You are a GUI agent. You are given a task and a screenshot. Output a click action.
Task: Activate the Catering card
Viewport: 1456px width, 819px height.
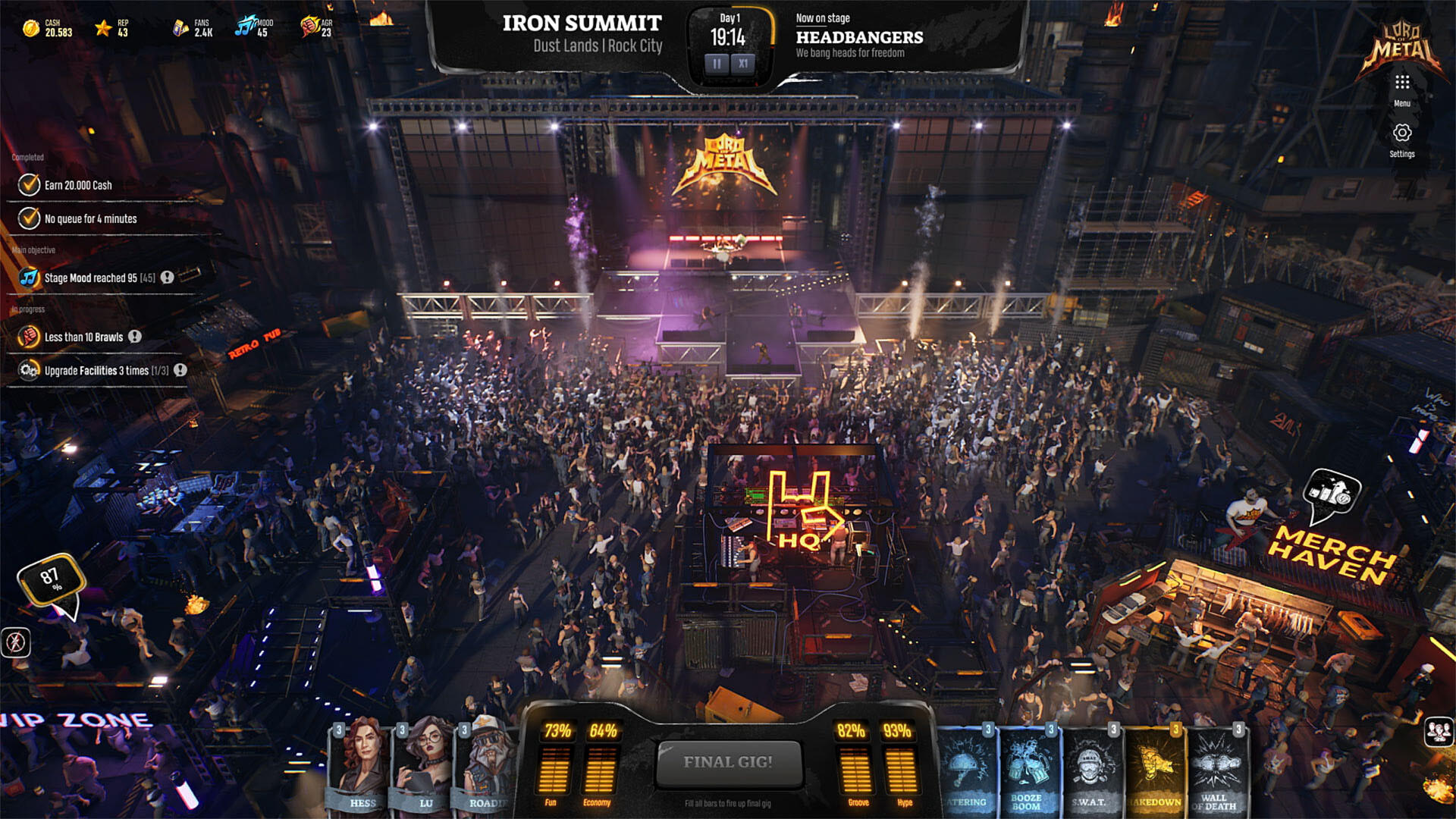[967, 767]
